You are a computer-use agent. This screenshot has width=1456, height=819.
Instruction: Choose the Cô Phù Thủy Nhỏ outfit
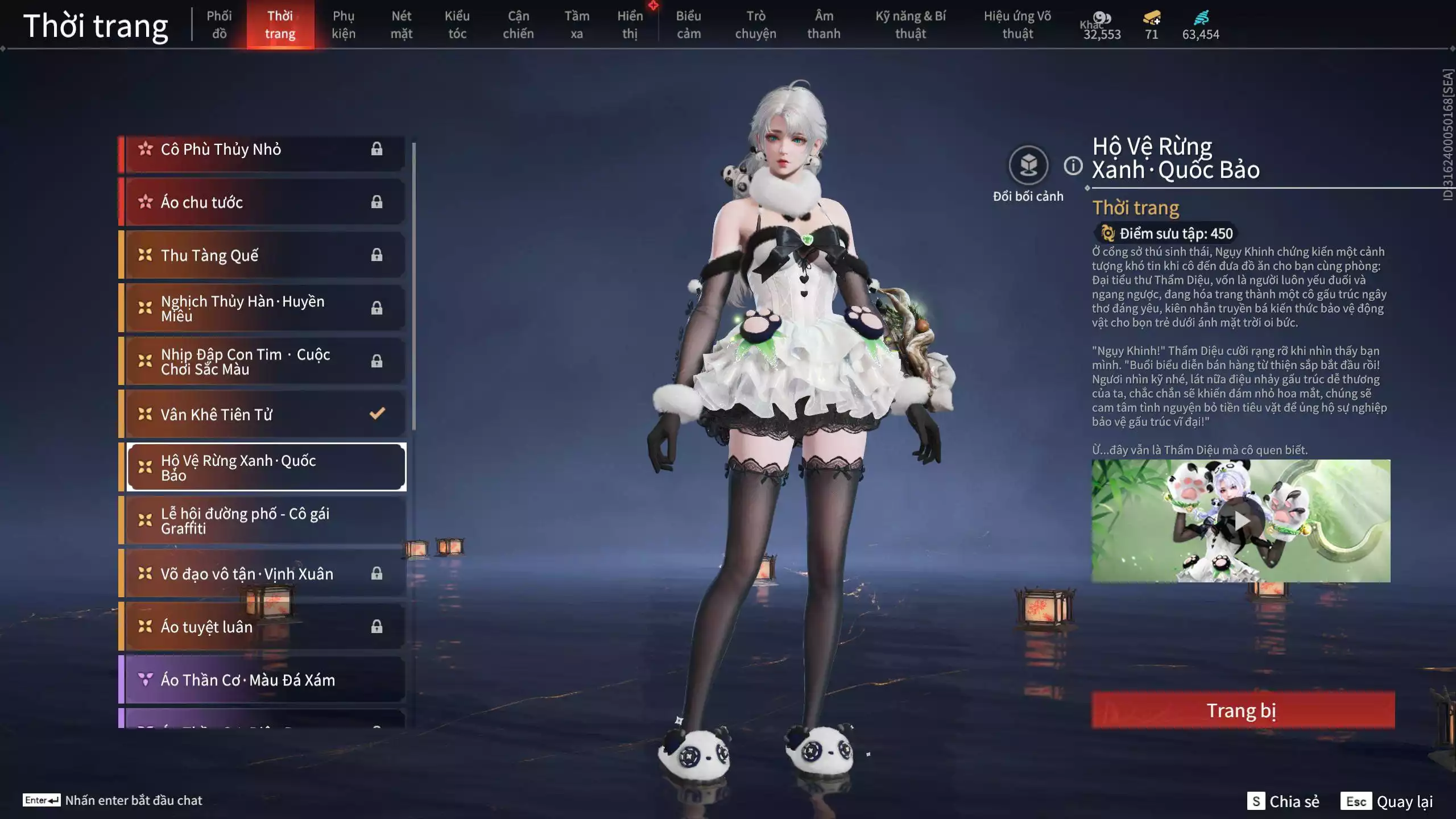pos(263,150)
